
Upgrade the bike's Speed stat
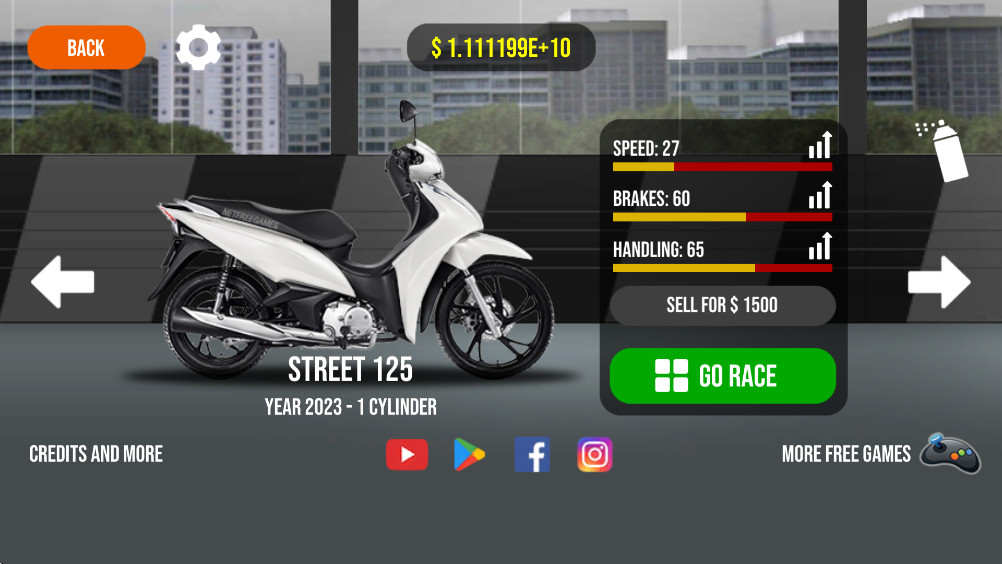pos(820,146)
